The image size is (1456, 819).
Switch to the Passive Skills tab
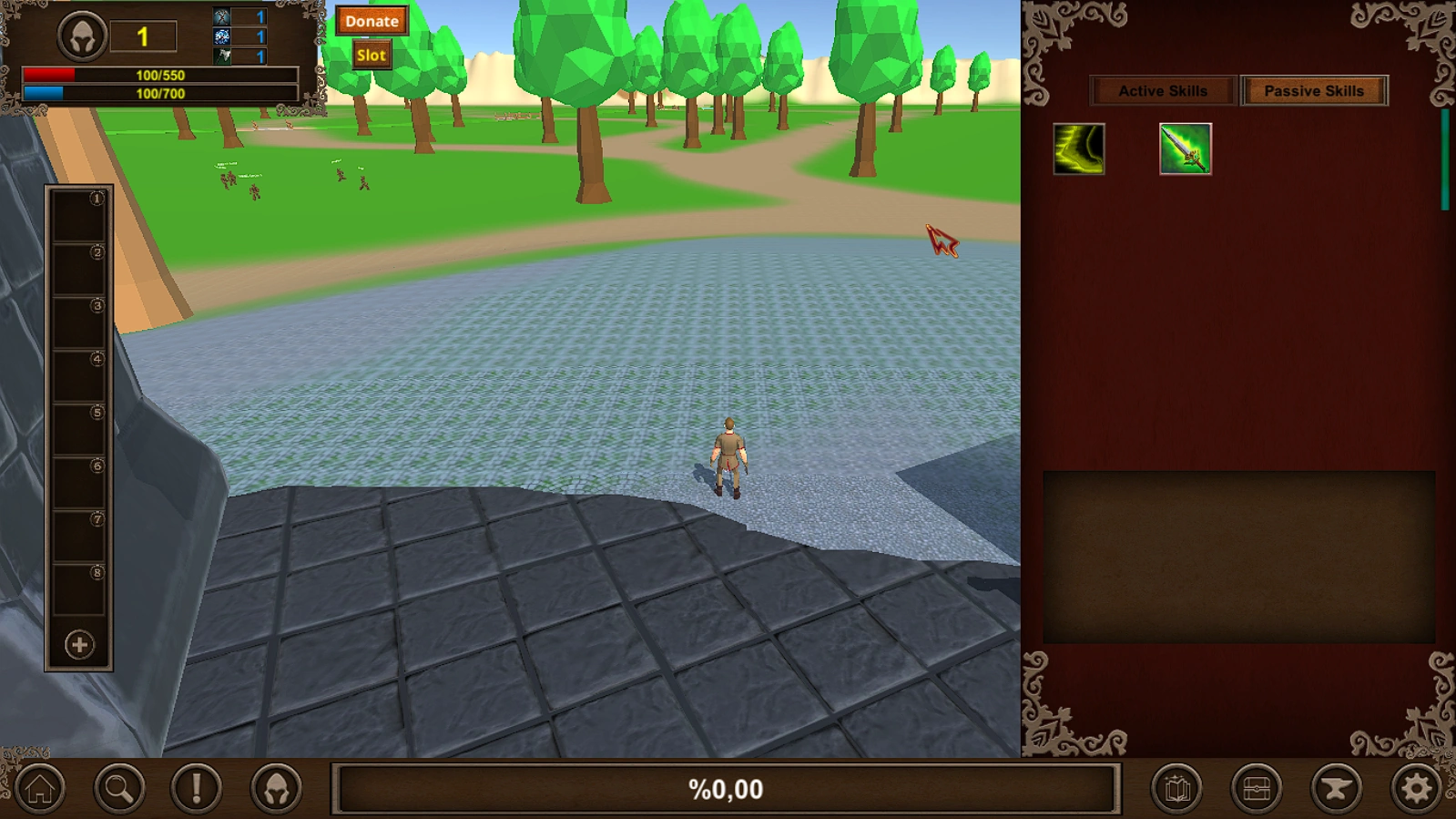pos(1314,90)
